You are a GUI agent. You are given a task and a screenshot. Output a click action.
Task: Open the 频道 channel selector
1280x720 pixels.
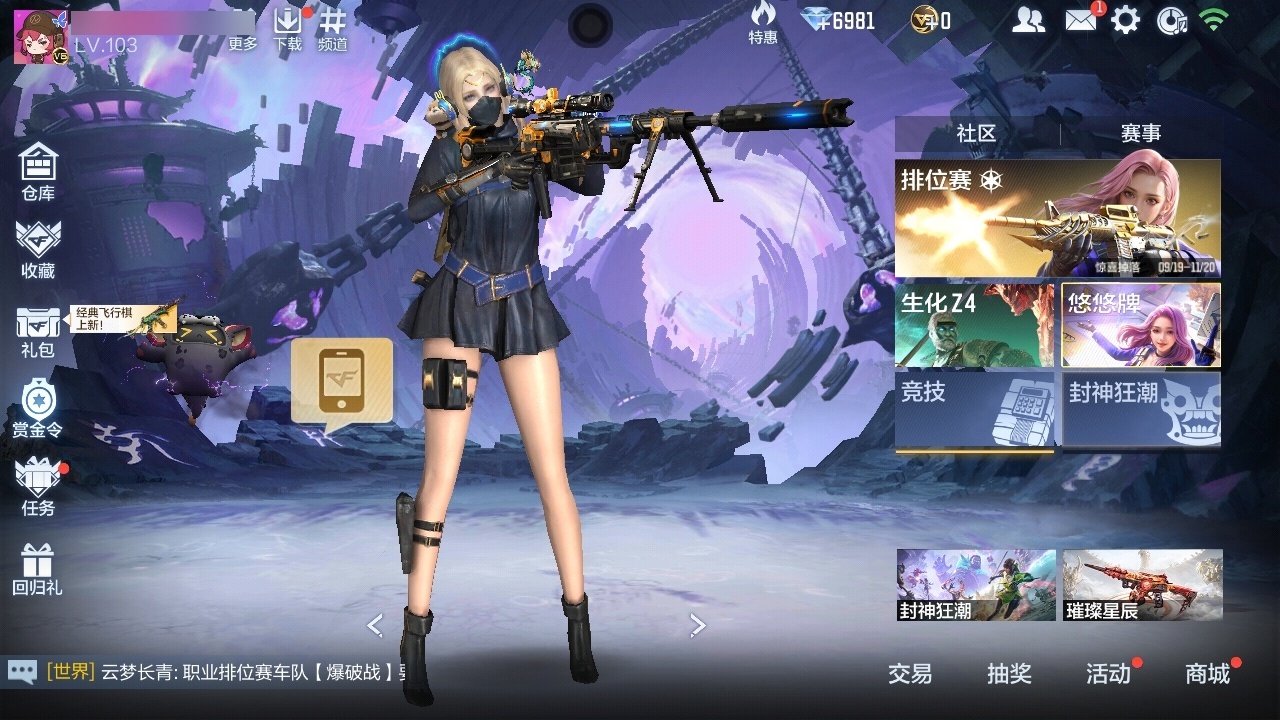(333, 28)
